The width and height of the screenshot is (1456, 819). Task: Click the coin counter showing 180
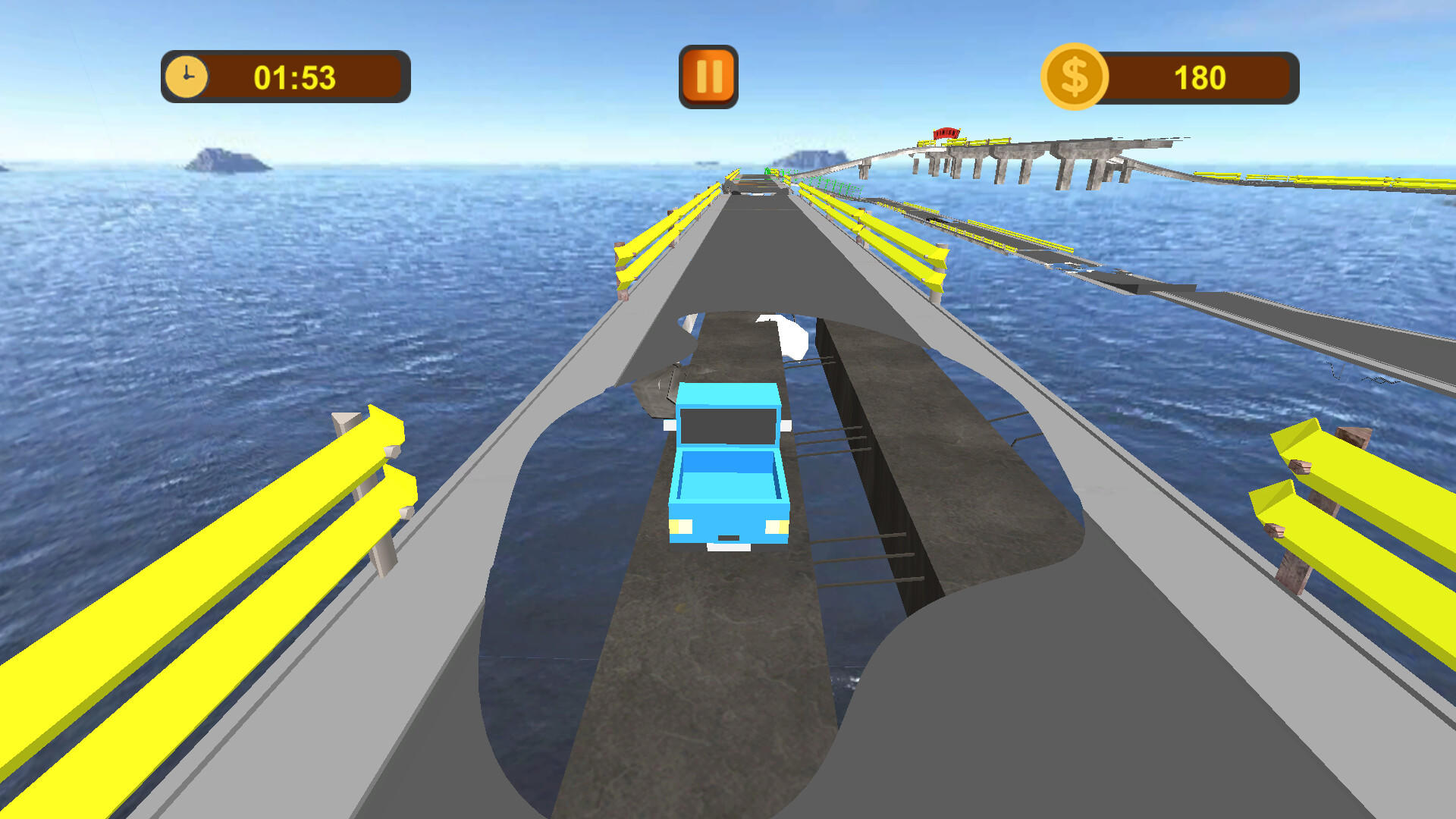tap(1201, 77)
